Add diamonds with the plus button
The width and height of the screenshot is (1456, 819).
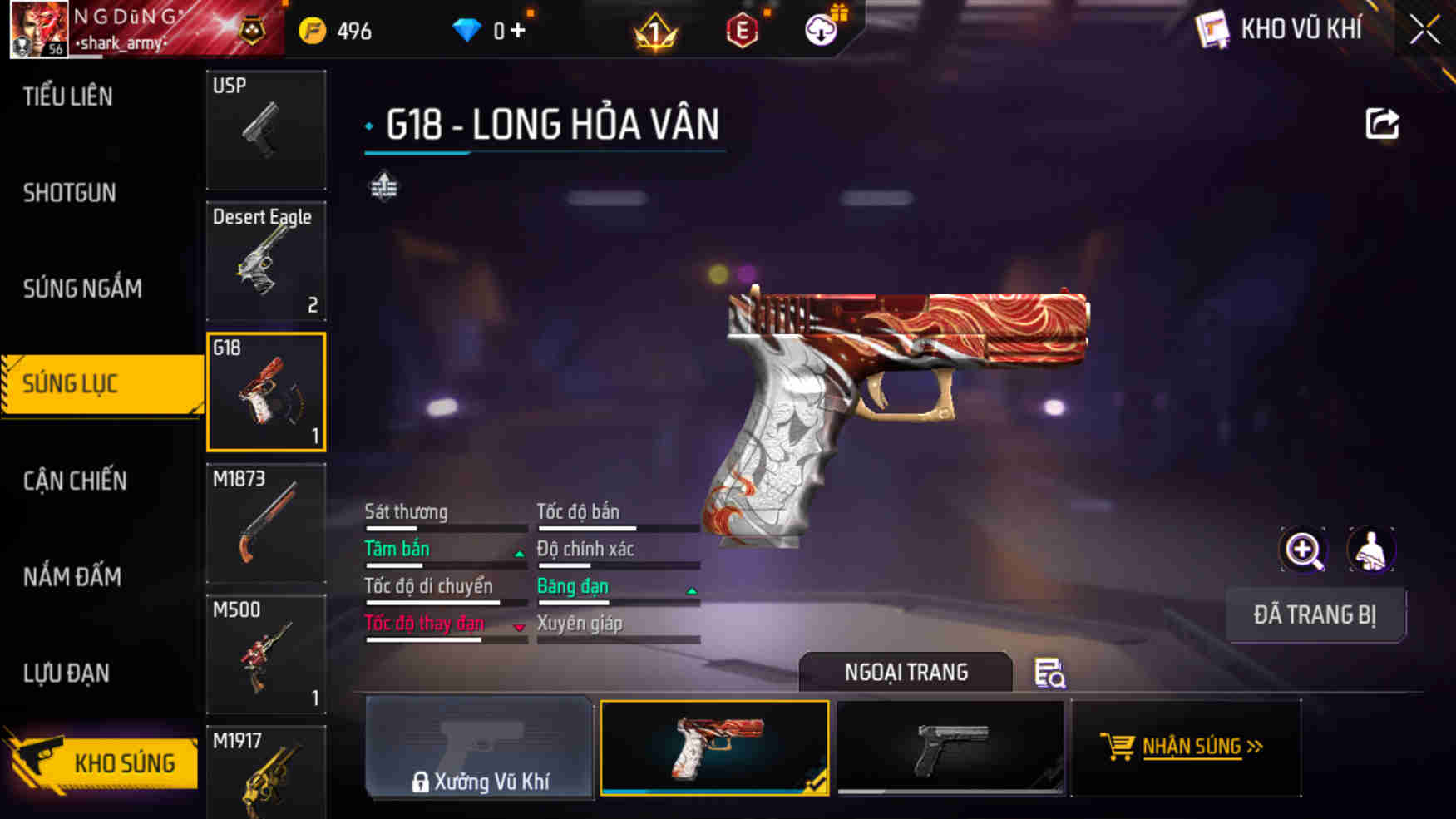[518, 31]
